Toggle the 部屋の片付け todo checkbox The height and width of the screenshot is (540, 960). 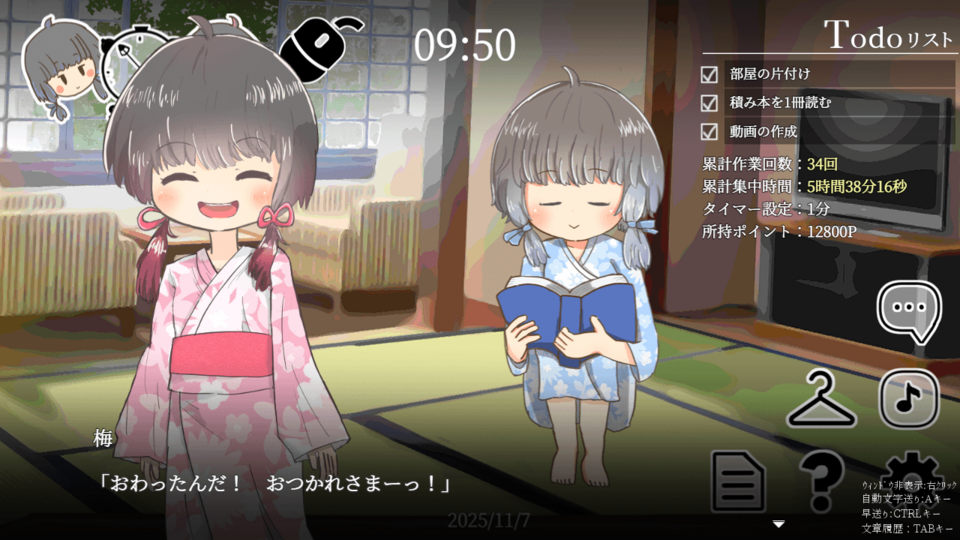tap(710, 74)
